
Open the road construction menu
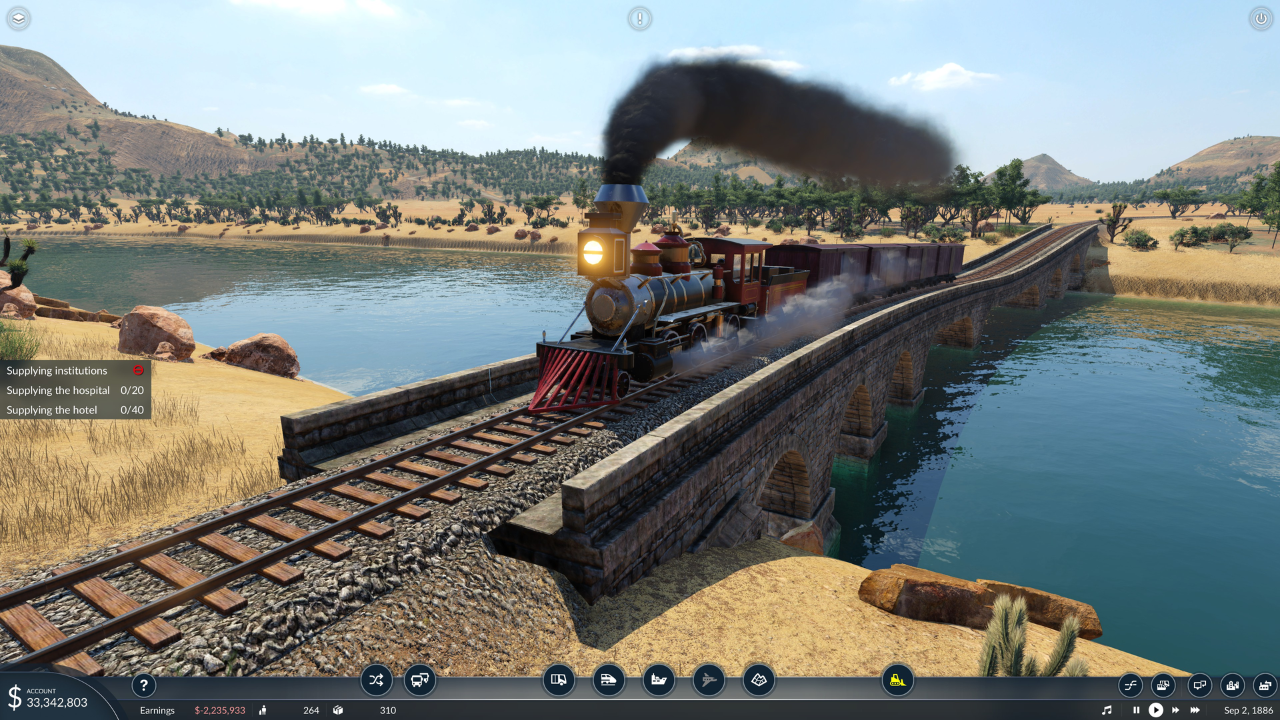click(x=559, y=680)
